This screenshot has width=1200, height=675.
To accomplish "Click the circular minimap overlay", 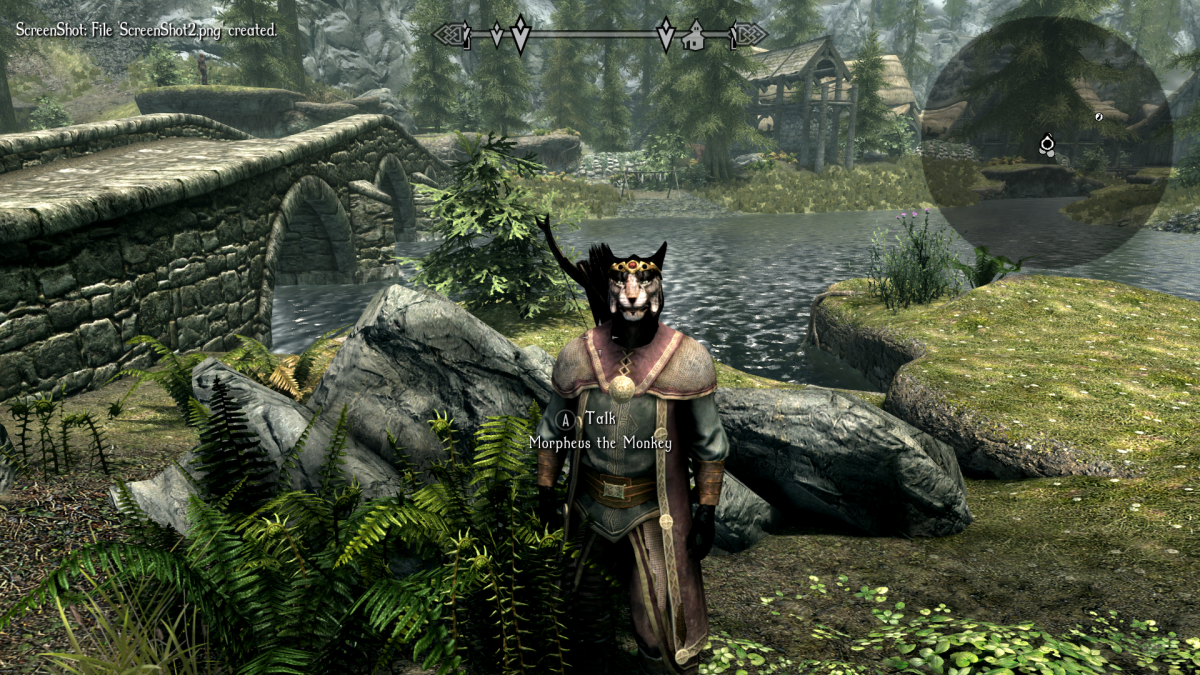I will pos(1046,140).
